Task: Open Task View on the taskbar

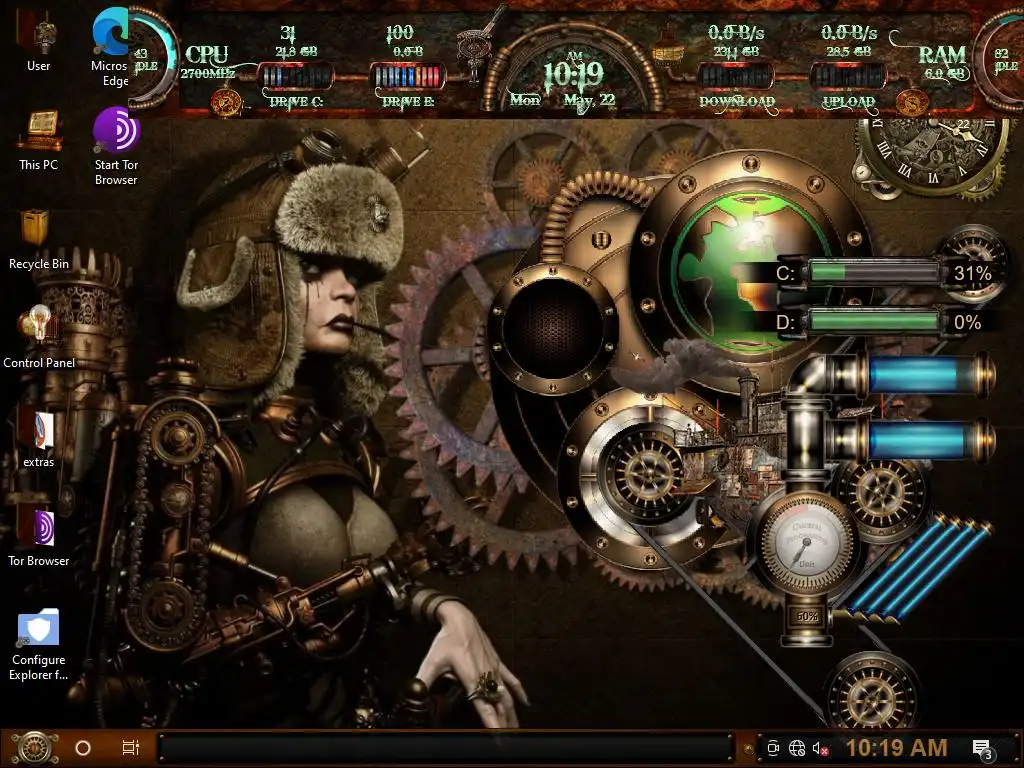Action: tap(130, 748)
